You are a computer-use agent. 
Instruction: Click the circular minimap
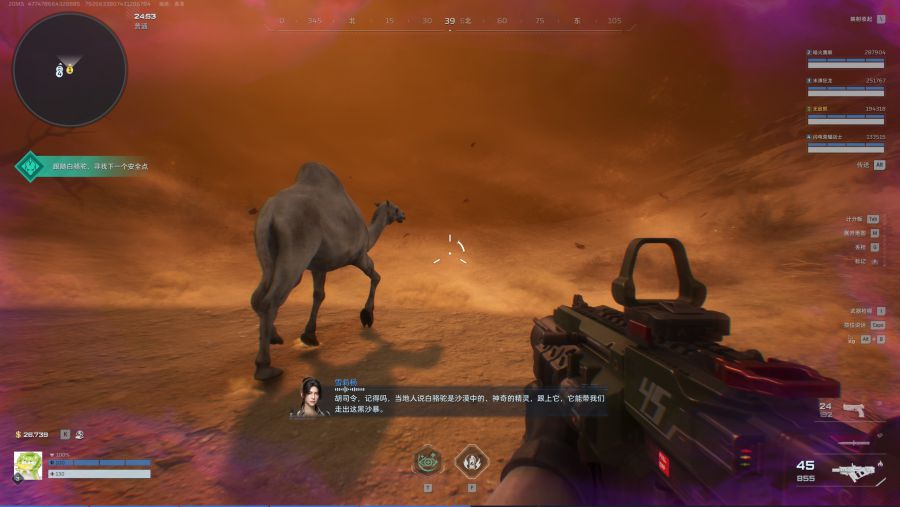[x=69, y=69]
